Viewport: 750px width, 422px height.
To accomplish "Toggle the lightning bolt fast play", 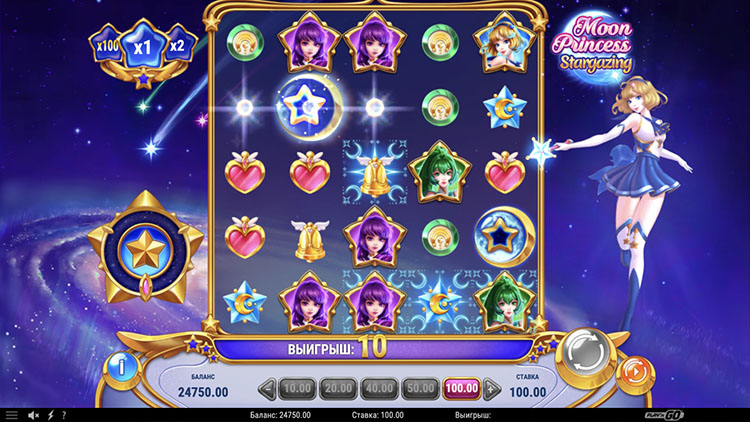I will tap(50, 415).
